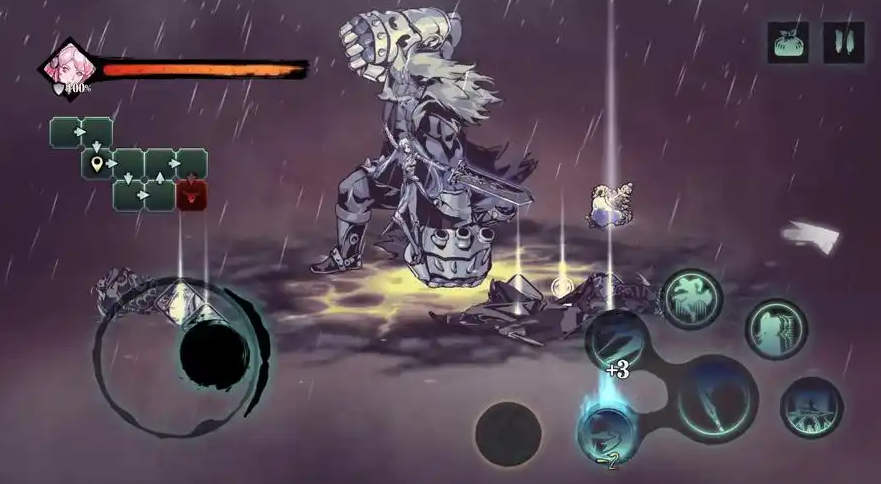Pause the game with the pause button
The width and height of the screenshot is (881, 484).
(x=843, y=43)
